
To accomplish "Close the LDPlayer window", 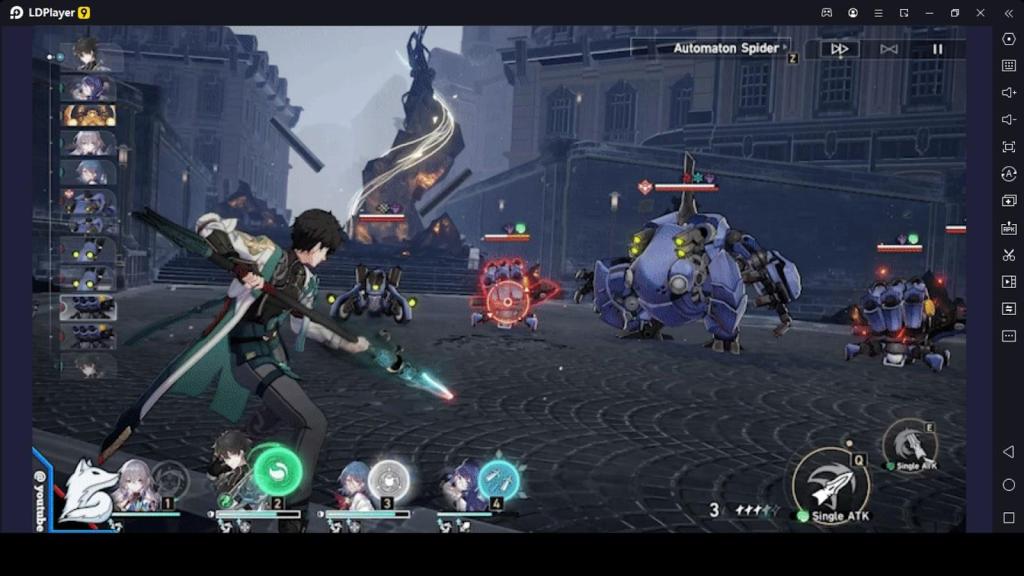I will coord(980,13).
